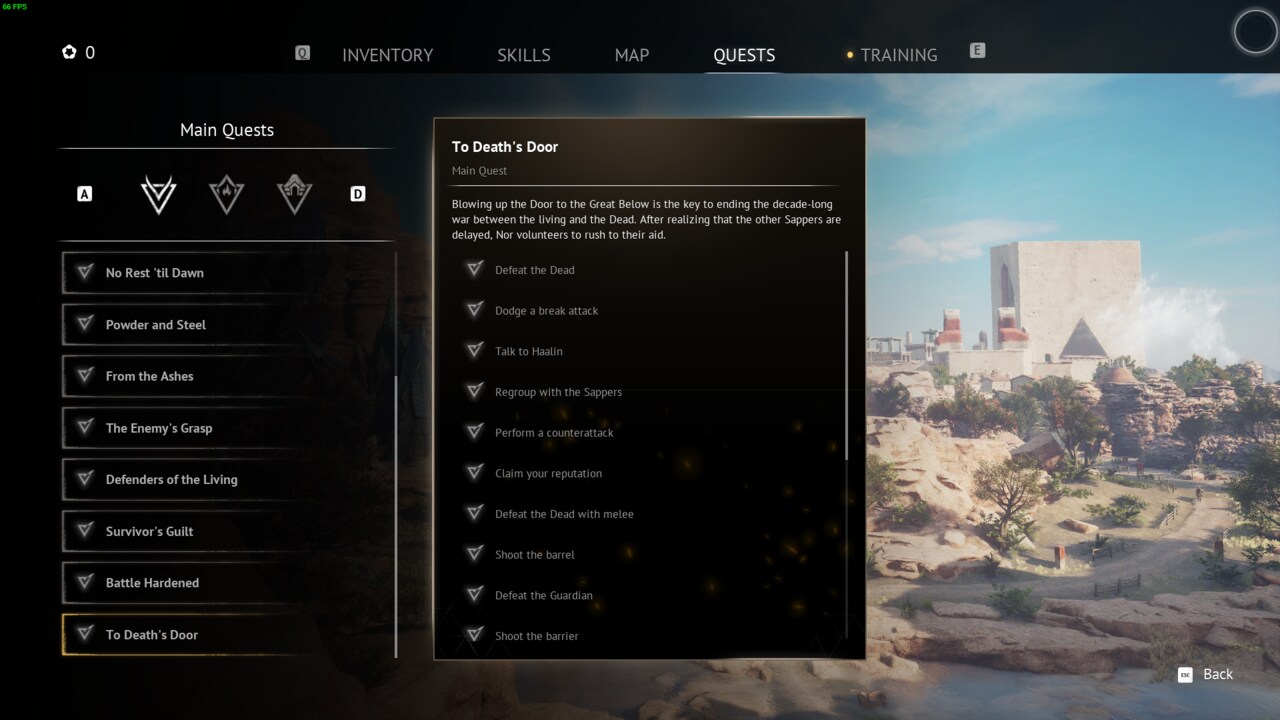This screenshot has height=720, width=1280.
Task: Pick the Survivor's Guilt quest
Action: [x=185, y=531]
